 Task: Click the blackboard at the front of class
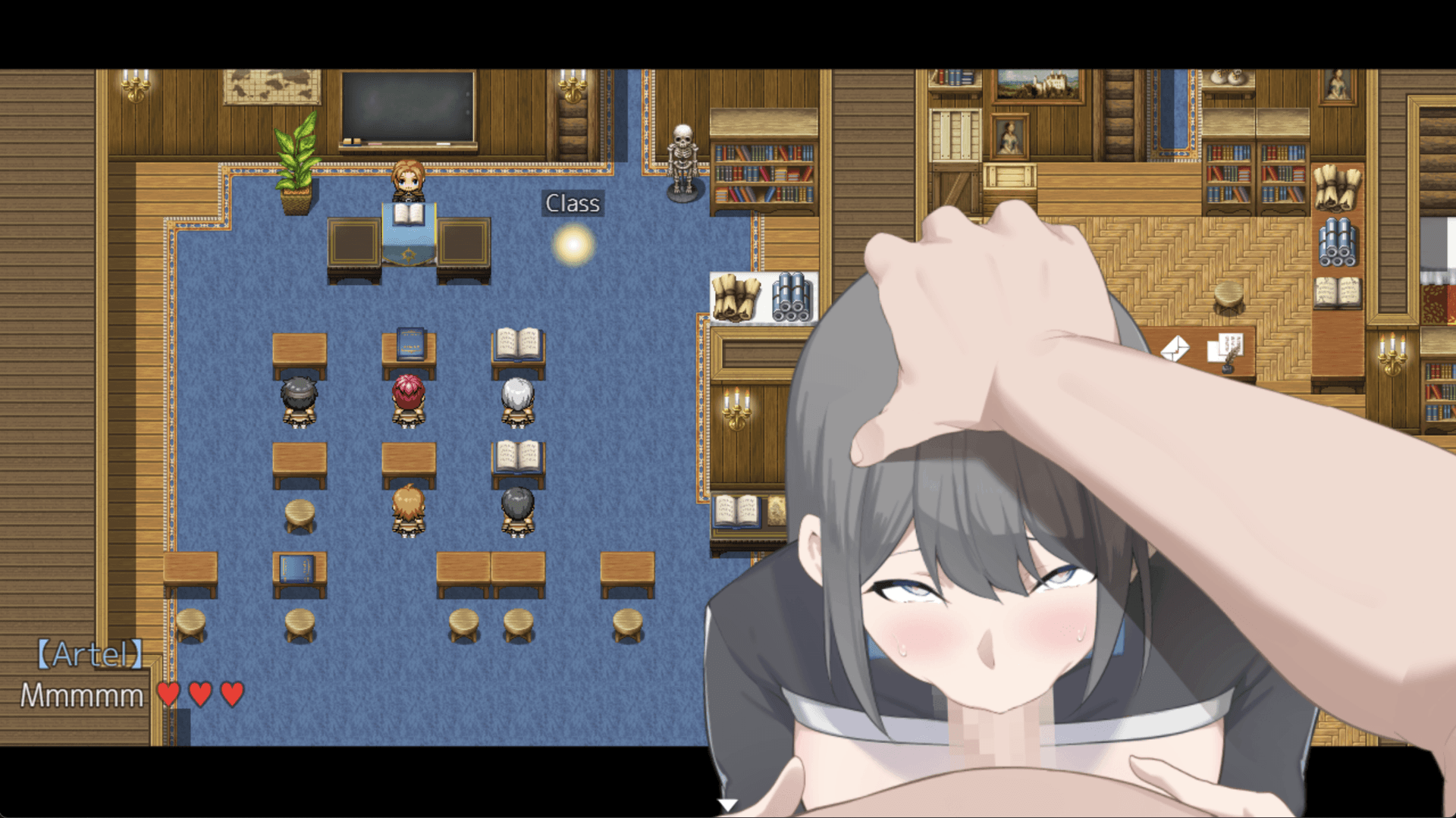tap(406, 105)
